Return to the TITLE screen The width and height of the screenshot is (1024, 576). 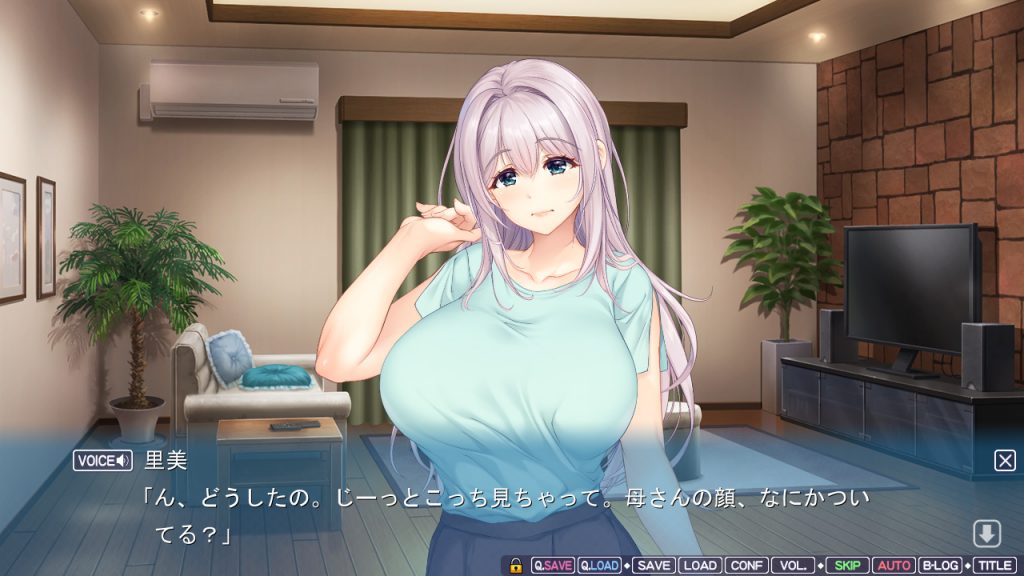pos(994,565)
